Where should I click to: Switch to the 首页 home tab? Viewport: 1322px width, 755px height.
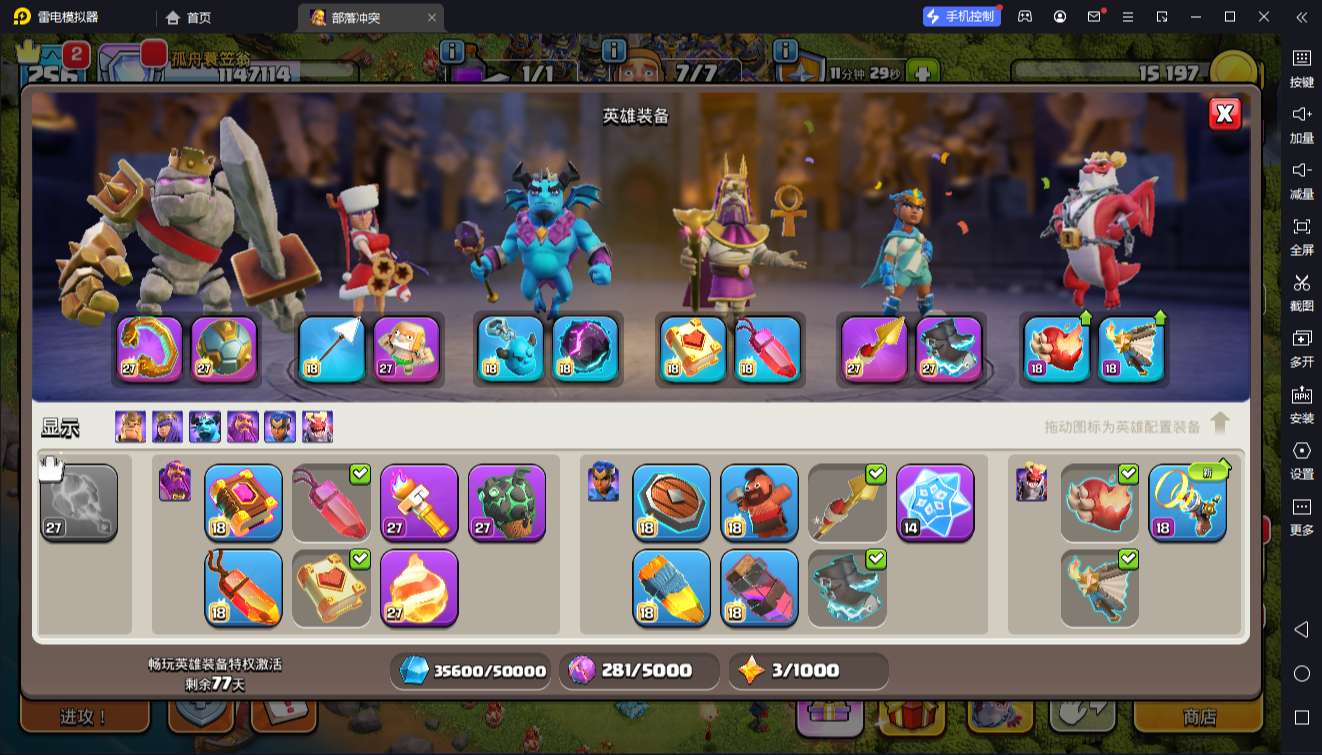(189, 17)
